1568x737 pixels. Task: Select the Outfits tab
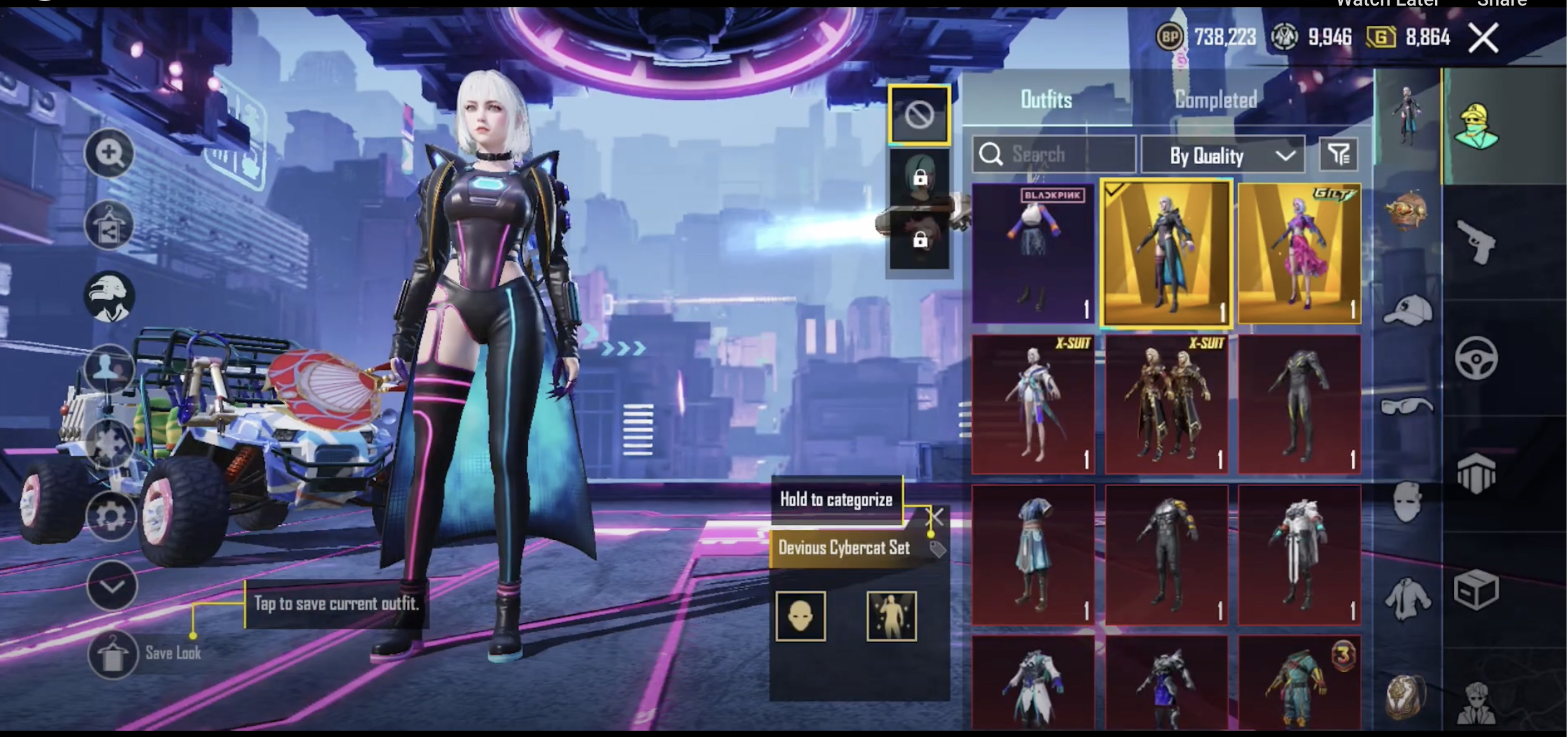coord(1046,100)
